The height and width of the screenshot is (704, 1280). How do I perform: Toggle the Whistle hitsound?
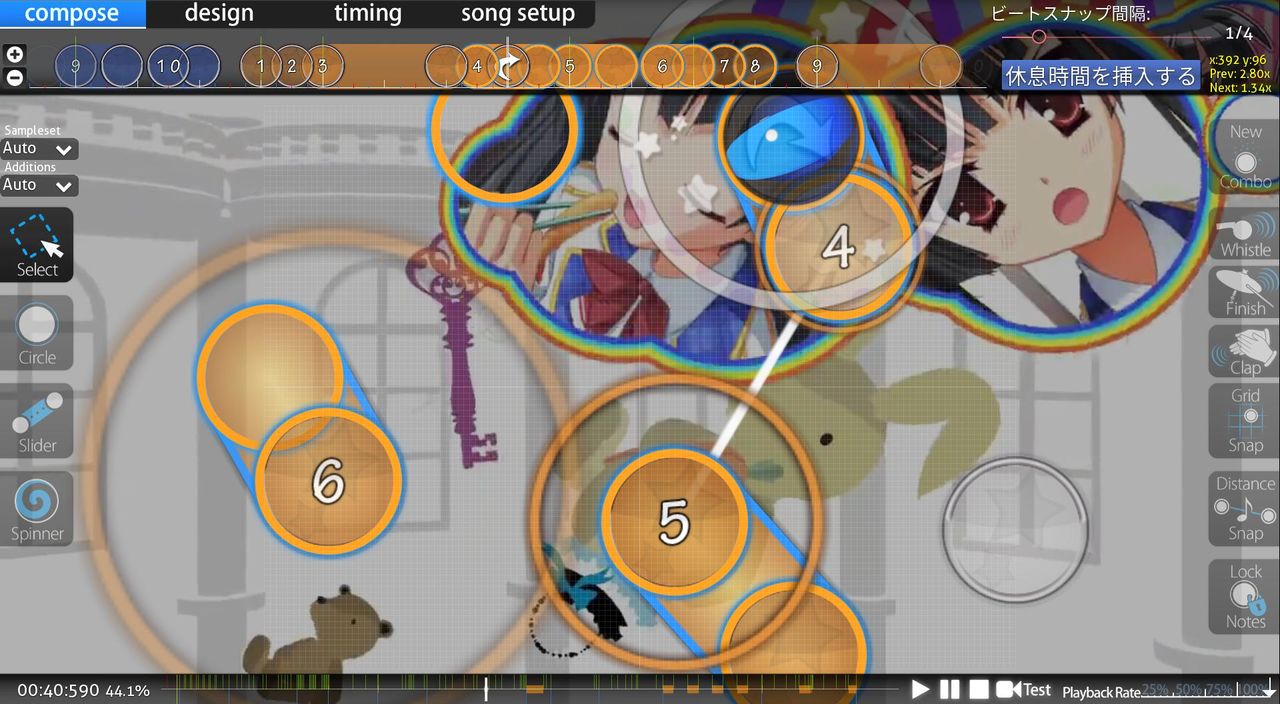tap(1245, 235)
